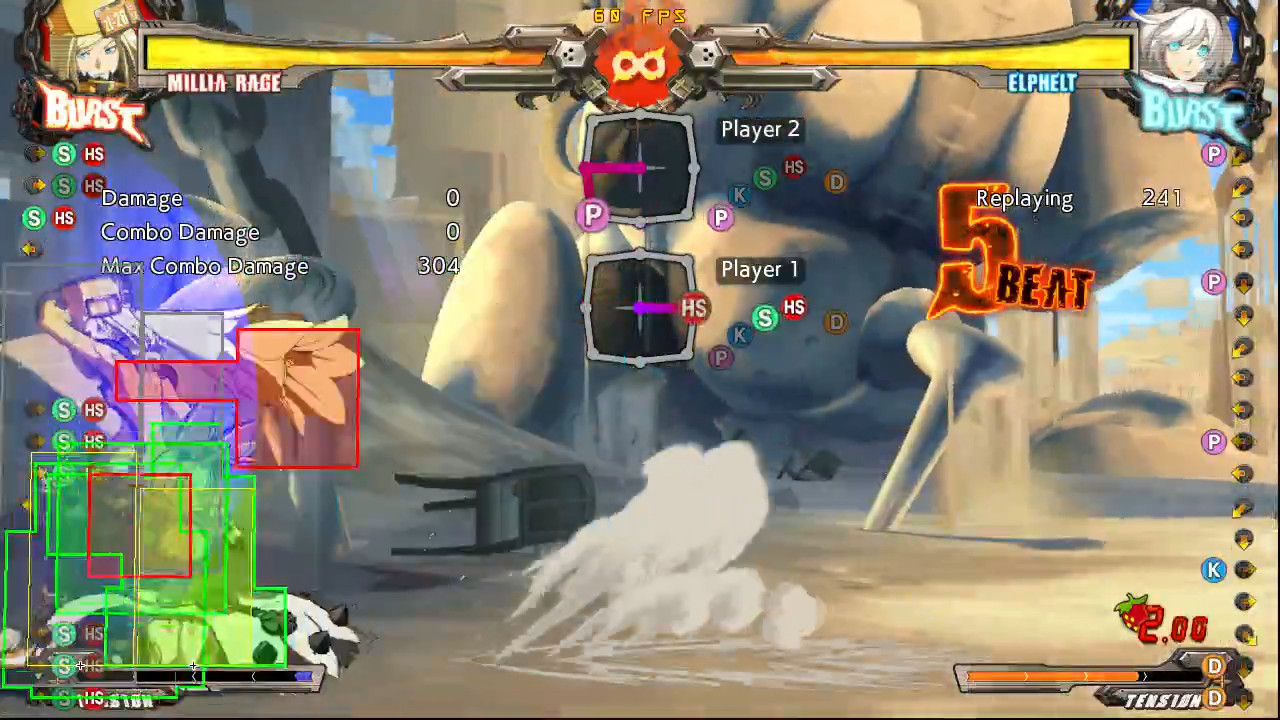Click the orange Tension gauge bar
This screenshot has height=720, width=1280.
tap(1060, 677)
